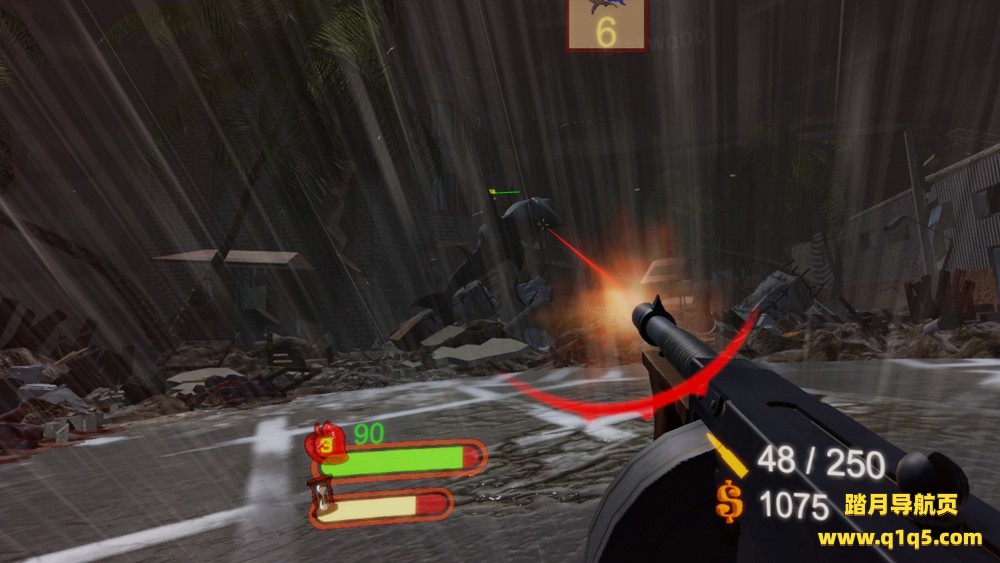Click the bullet ammo icon
1000x563 pixels.
[x=731, y=459]
